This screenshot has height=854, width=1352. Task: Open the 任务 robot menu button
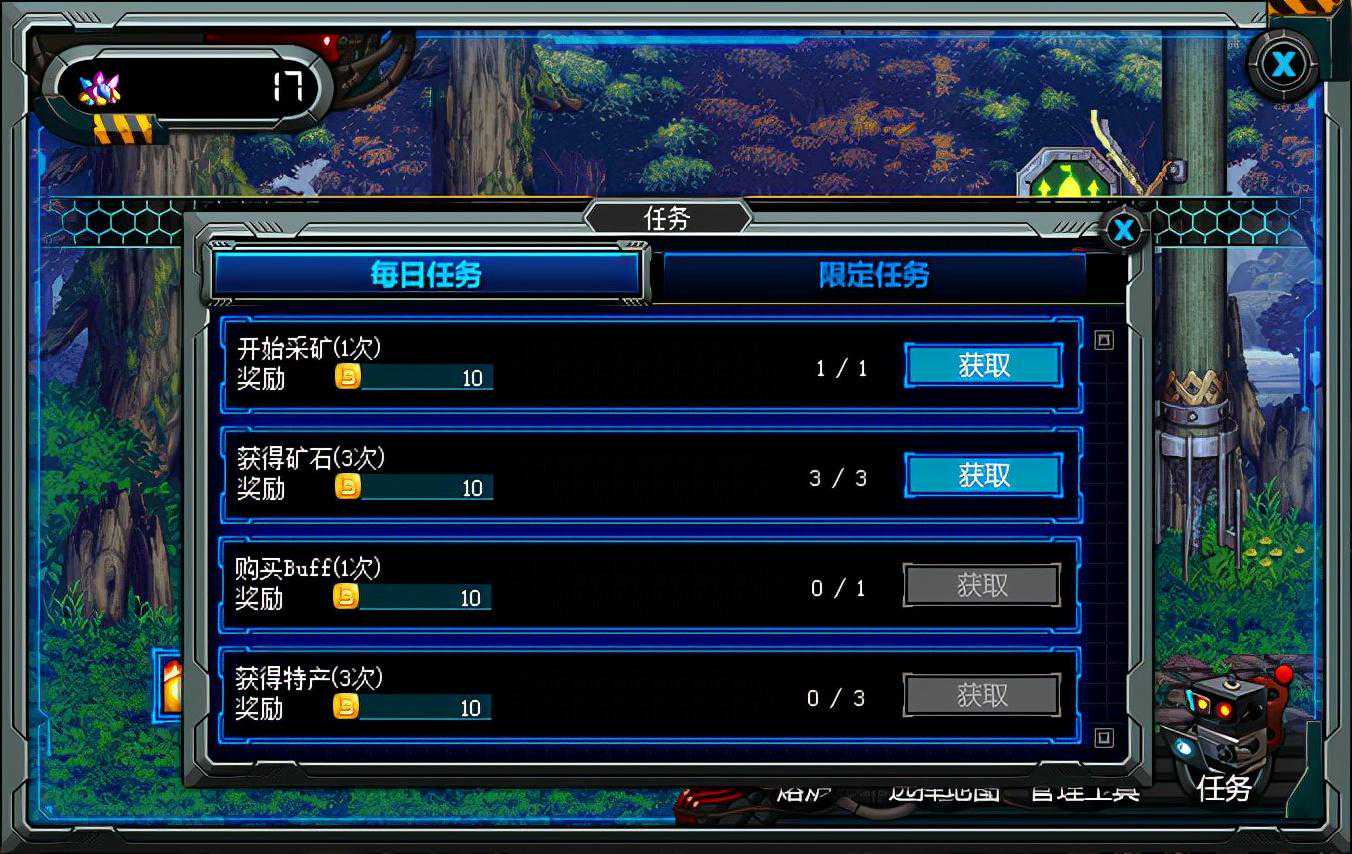coord(1222,740)
